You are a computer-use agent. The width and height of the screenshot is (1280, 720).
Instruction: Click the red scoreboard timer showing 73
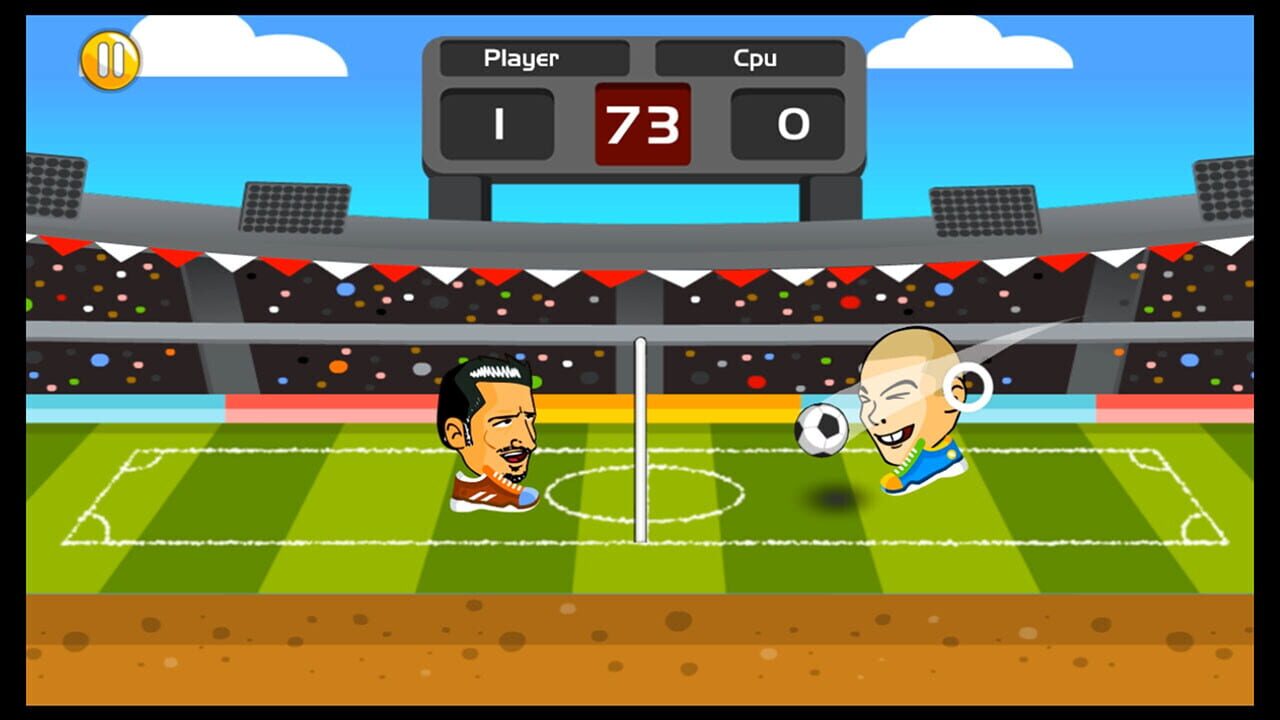click(x=640, y=125)
